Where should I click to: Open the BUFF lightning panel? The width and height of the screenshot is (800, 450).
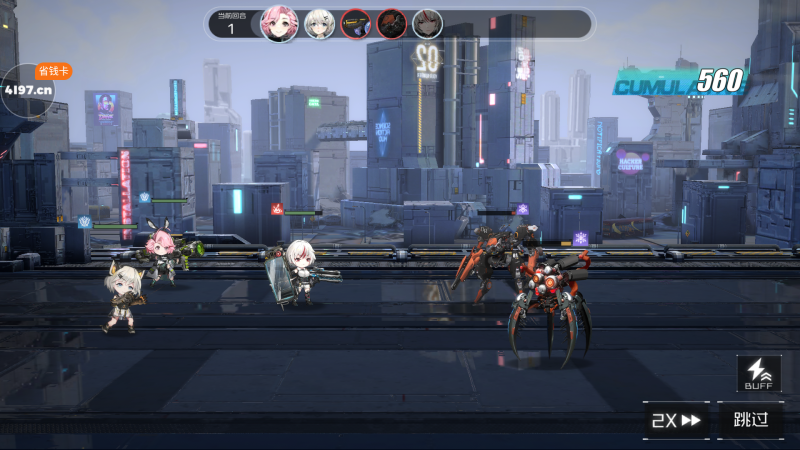pos(759,374)
